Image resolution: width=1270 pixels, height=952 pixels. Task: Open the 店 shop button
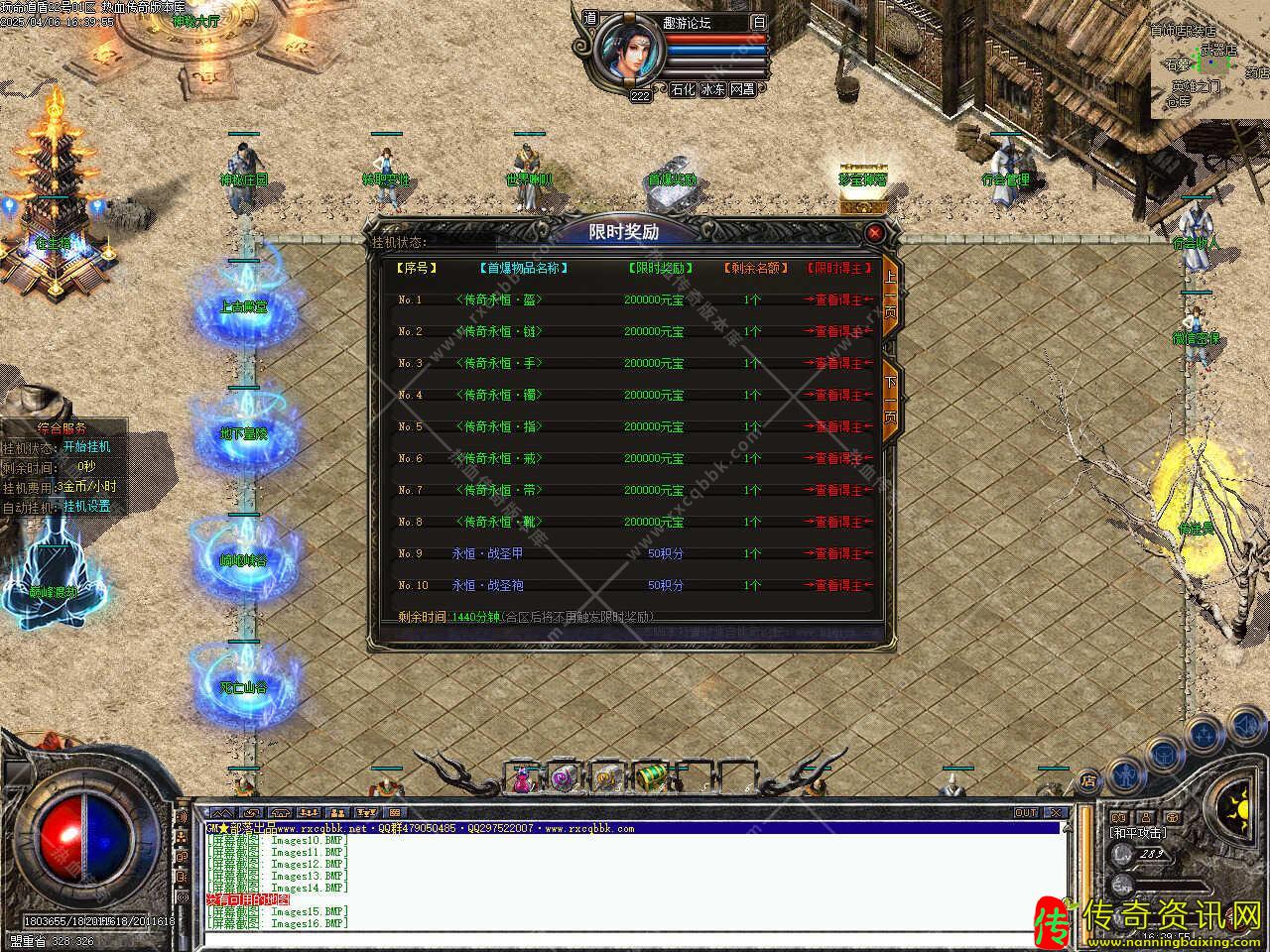(1088, 781)
